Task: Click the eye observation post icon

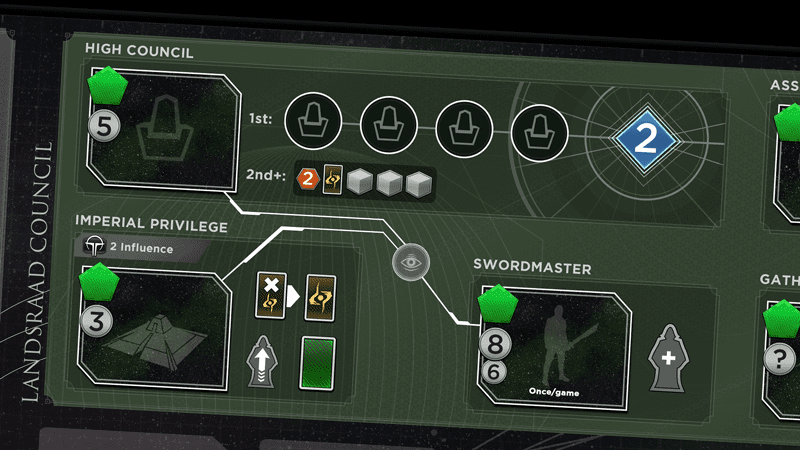Action: pyautogui.click(x=410, y=264)
